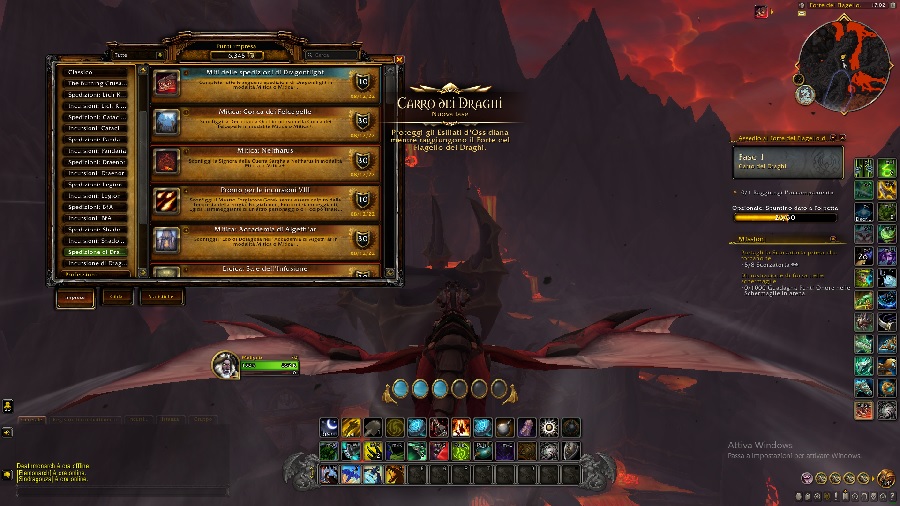Choose the highlighted Spedizione category in green

pos(96,252)
